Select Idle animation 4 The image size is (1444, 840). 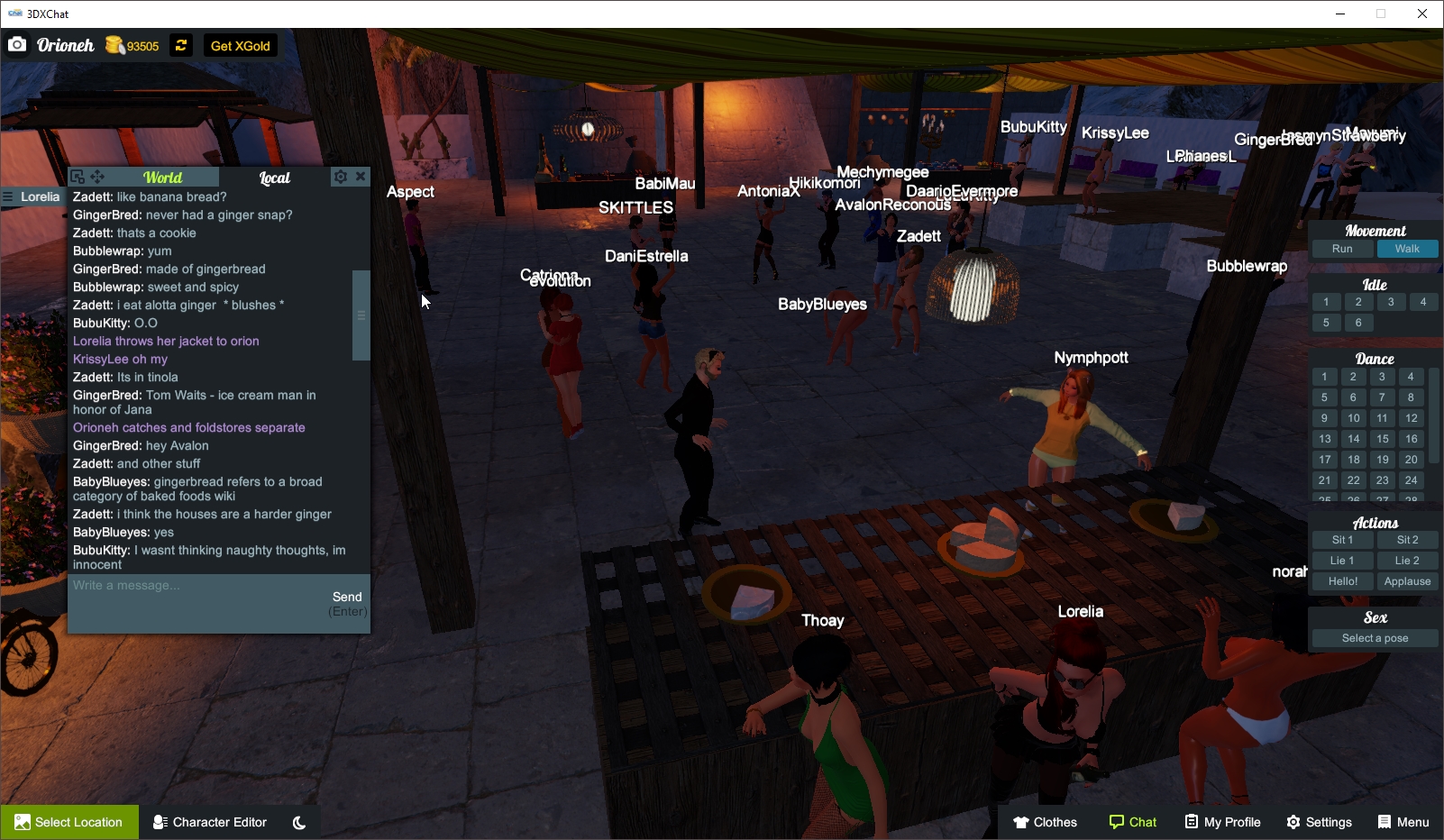[x=1423, y=302]
